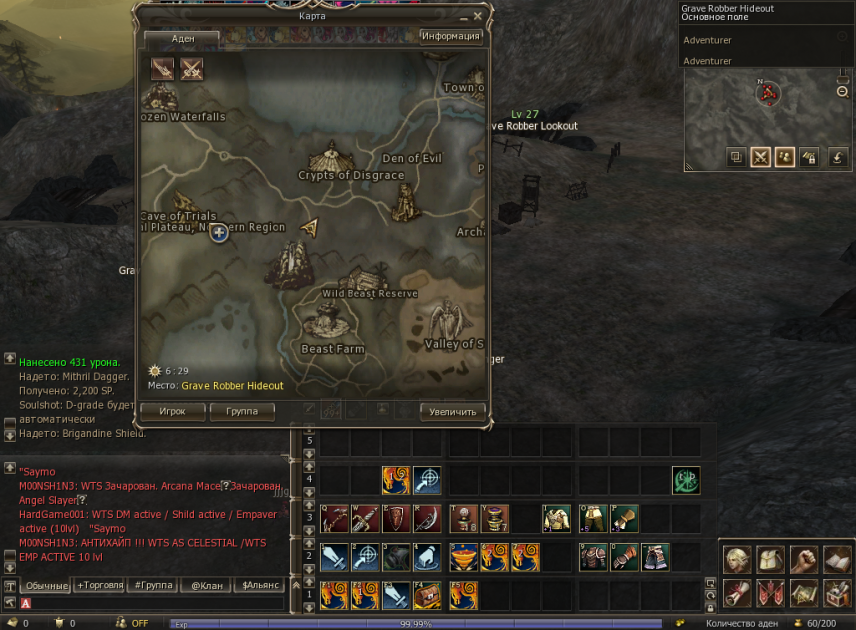Select the Аден map tab
The height and width of the screenshot is (630, 856).
pos(182,38)
